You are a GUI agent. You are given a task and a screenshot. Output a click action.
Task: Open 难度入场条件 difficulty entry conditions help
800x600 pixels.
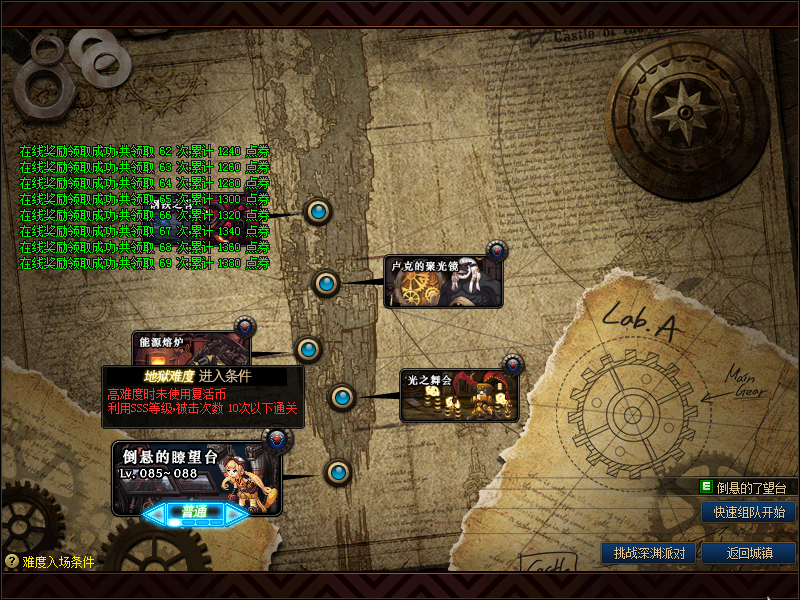point(50,562)
